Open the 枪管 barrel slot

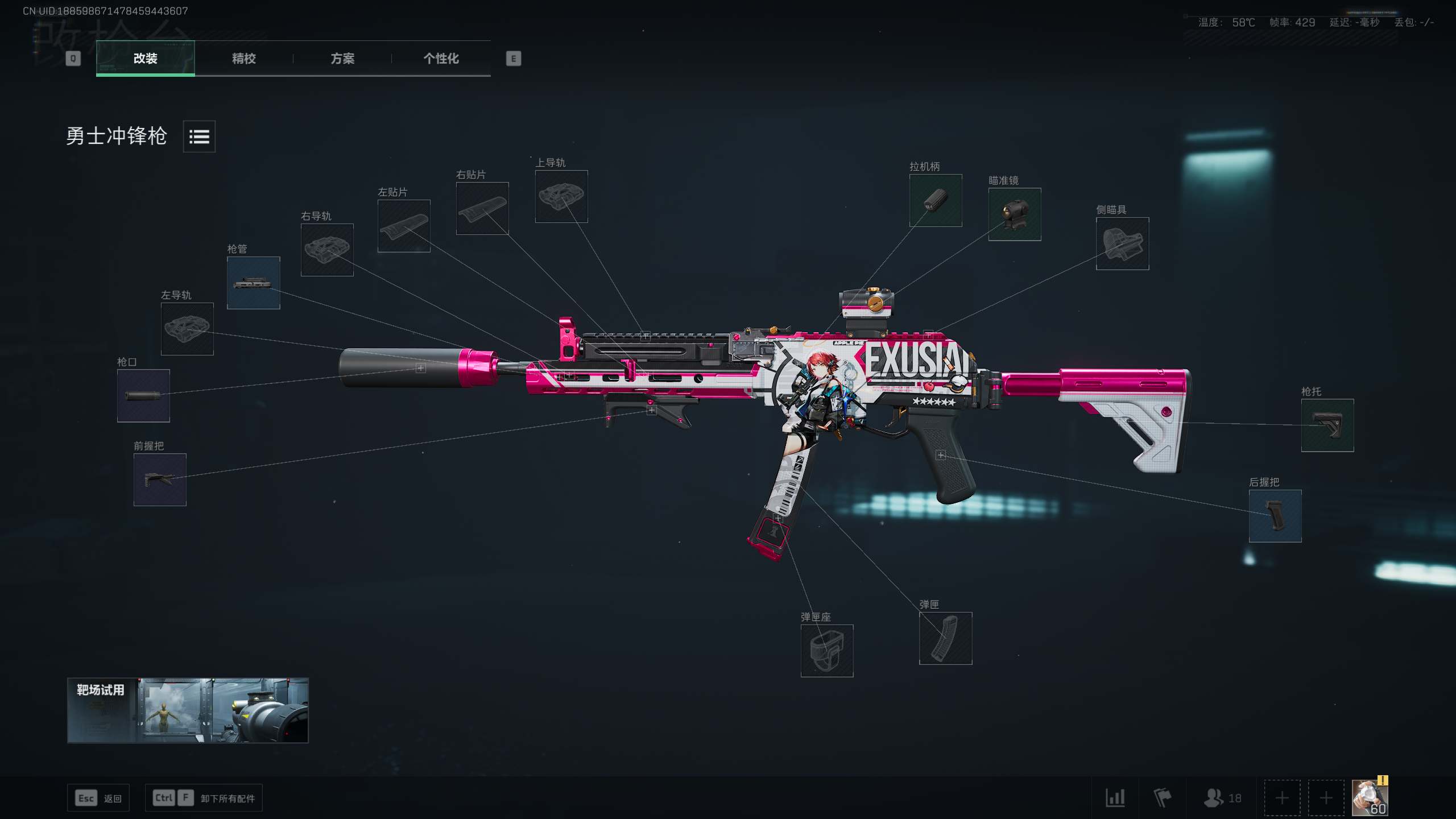click(253, 283)
